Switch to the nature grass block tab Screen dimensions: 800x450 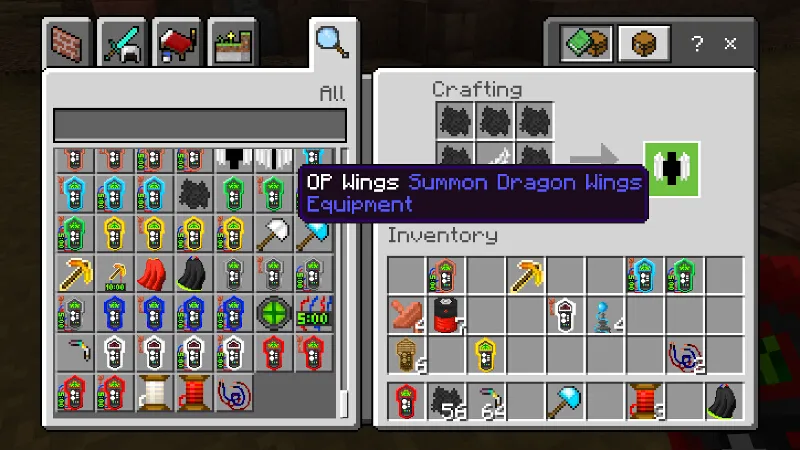coord(230,43)
